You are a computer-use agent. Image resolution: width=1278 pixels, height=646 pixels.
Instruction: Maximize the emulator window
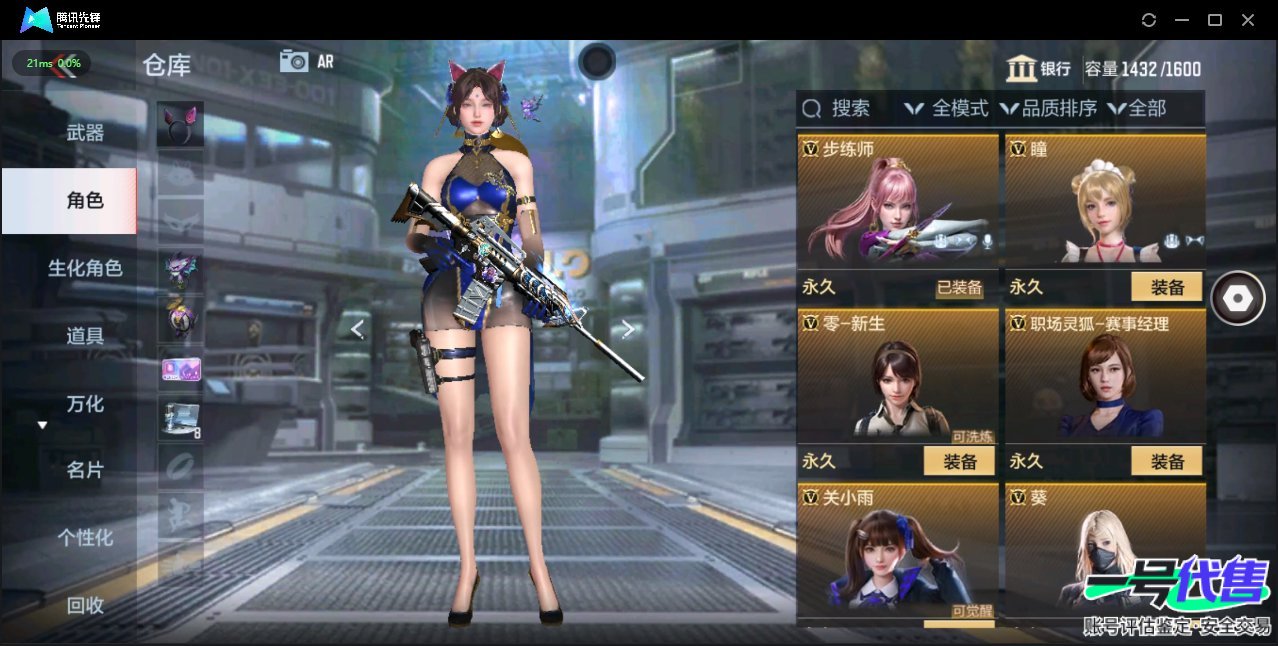pos(1215,20)
